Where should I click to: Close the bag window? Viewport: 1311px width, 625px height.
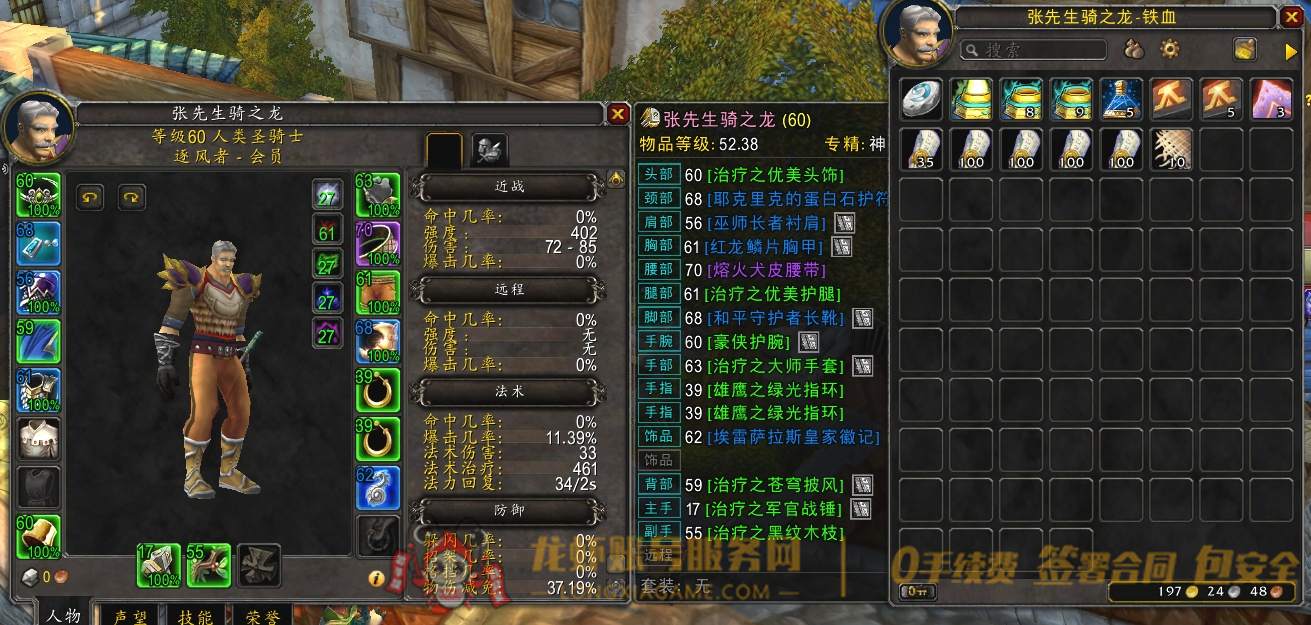[1291, 17]
